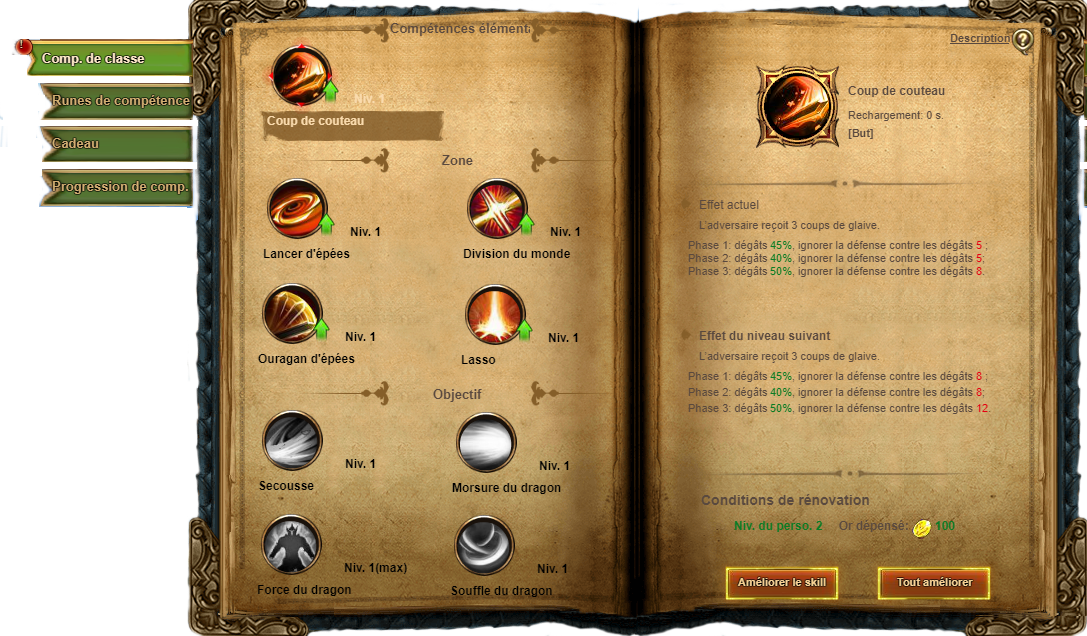Click the question mark help icon
1087x636 pixels.
(x=1022, y=41)
